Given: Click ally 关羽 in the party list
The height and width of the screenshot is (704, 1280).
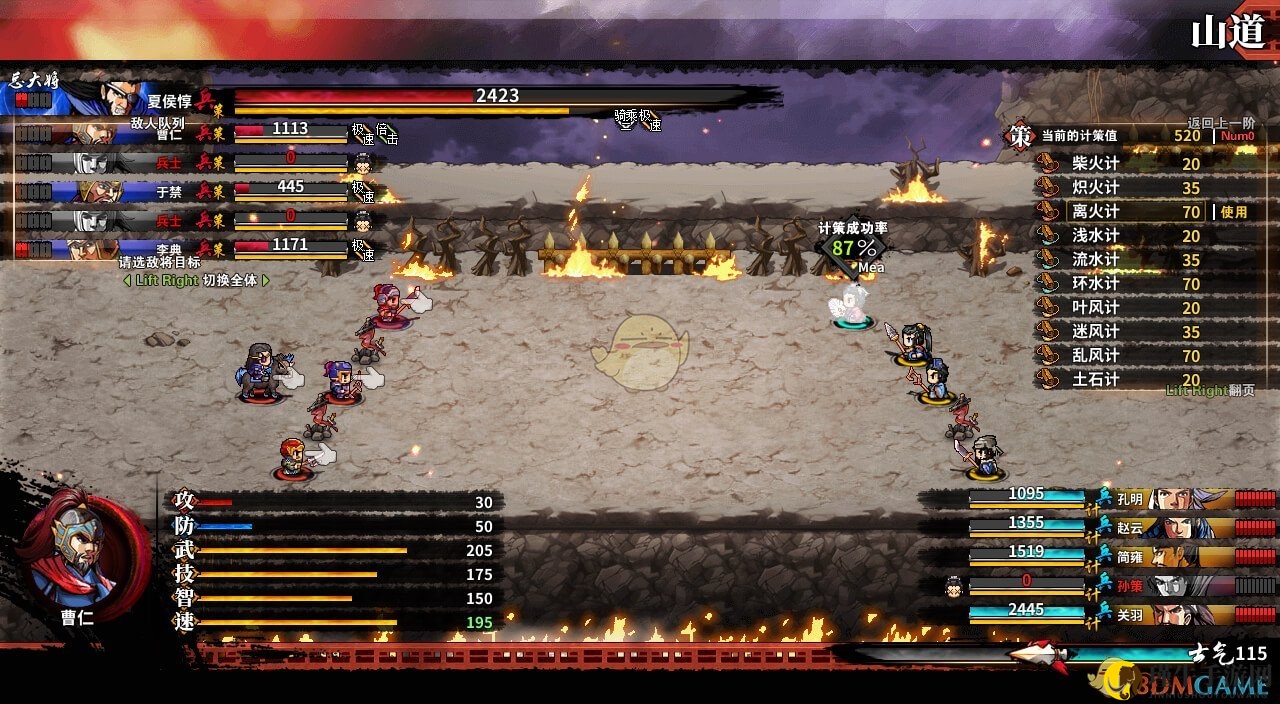Looking at the screenshot, I should (x=1130, y=615).
